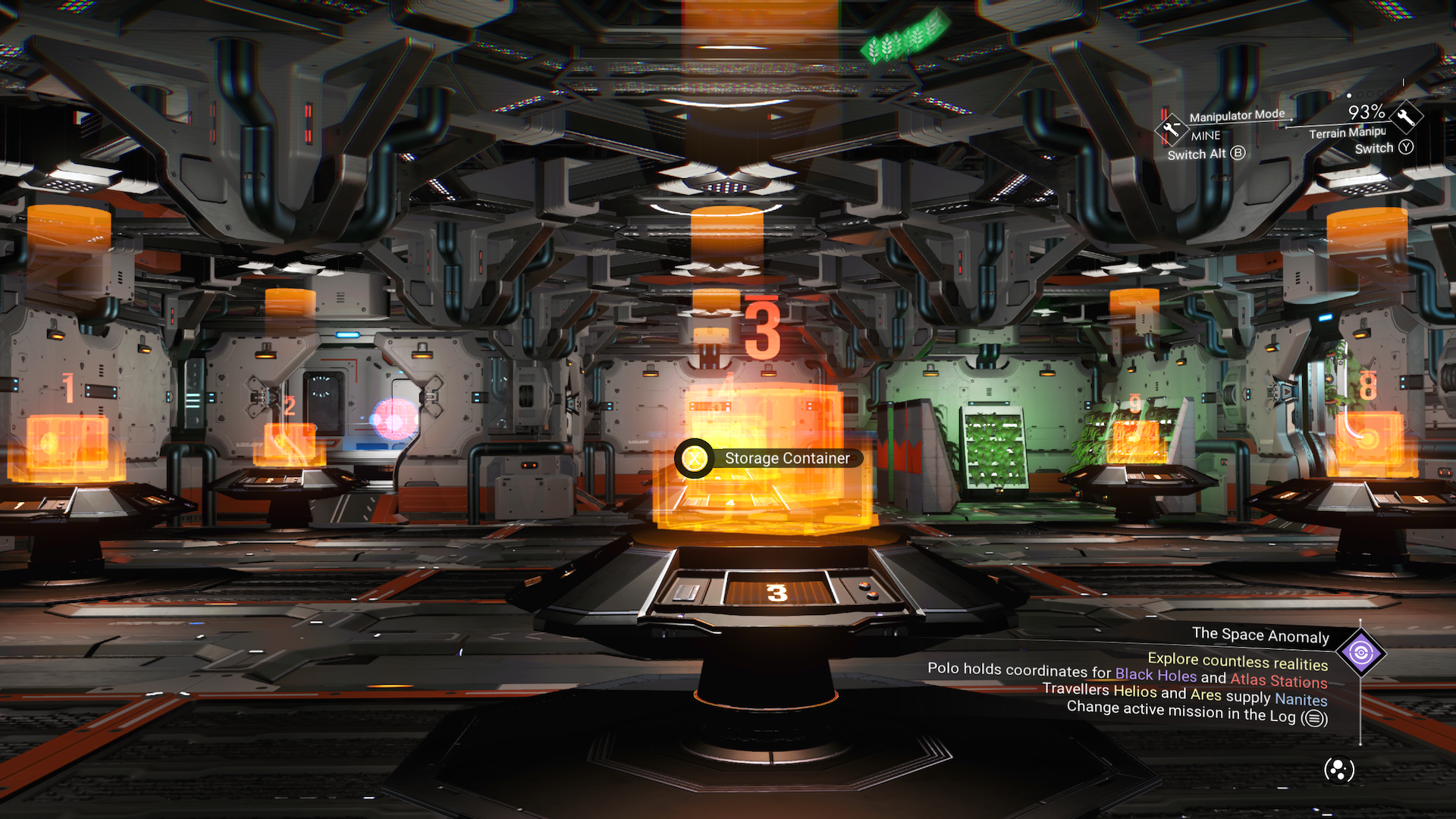1456x819 pixels.
Task: Select the filled mode dot indicator top right
Action: click(x=1348, y=95)
